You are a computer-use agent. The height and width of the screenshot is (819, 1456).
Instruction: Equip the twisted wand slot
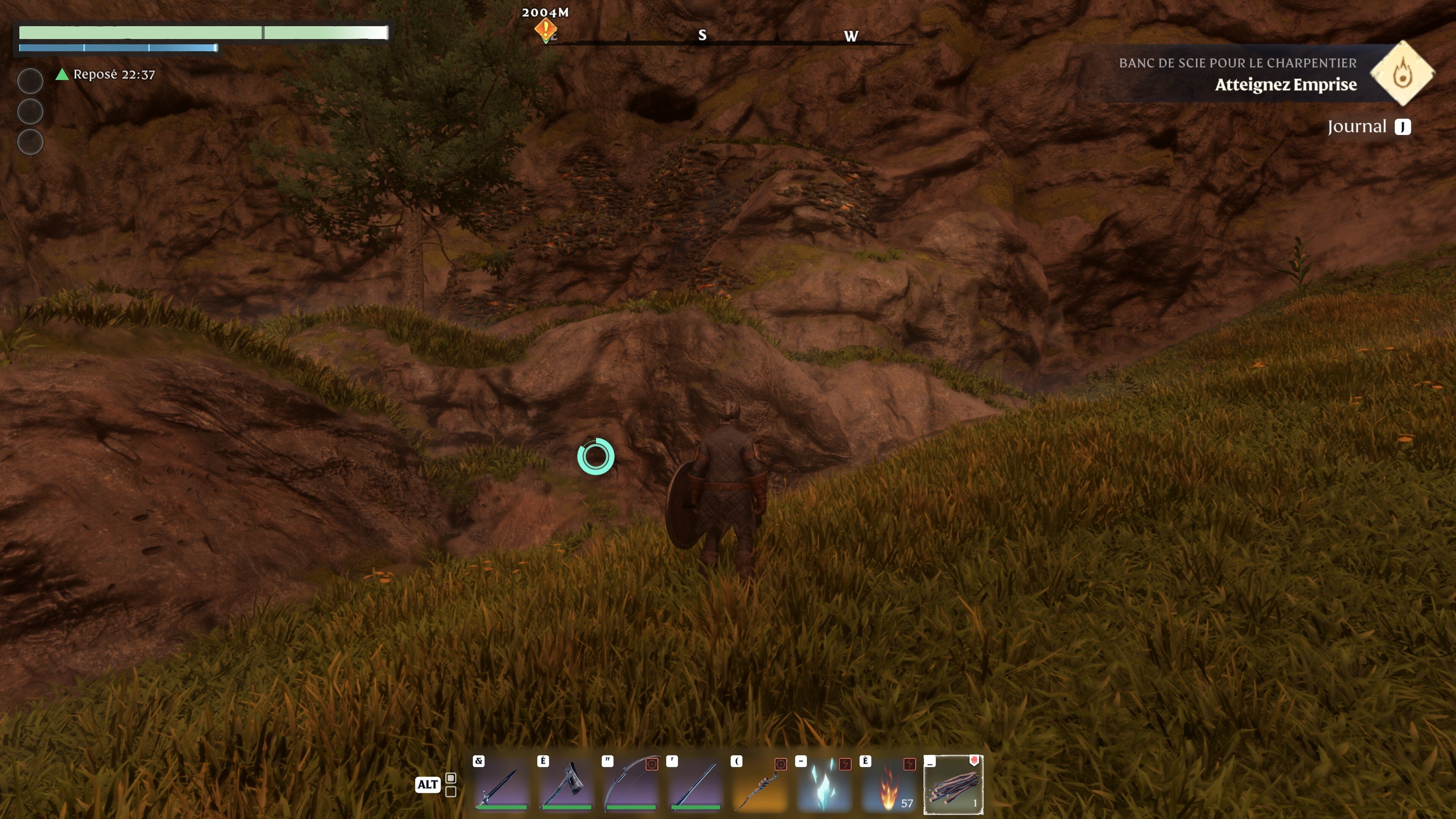[x=759, y=784]
